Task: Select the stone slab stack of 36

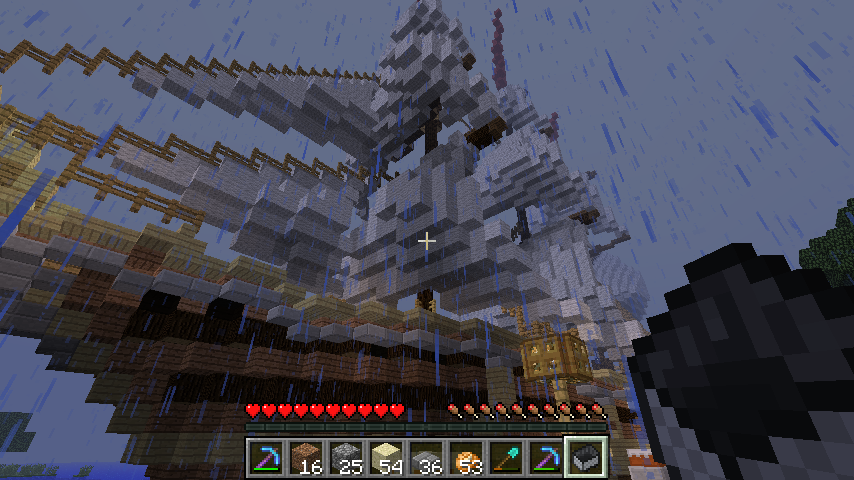Action: coord(425,457)
